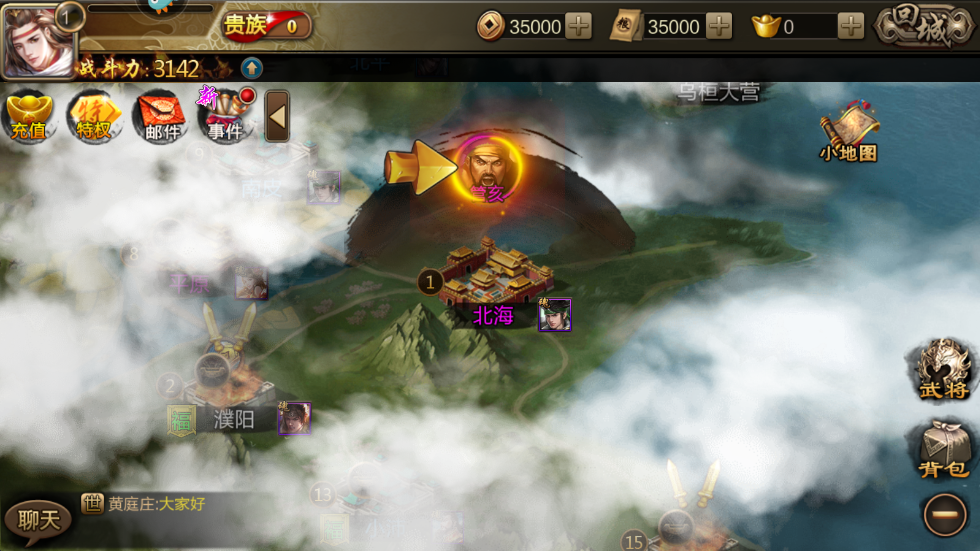Open the 充值 recharge shop

(29, 117)
